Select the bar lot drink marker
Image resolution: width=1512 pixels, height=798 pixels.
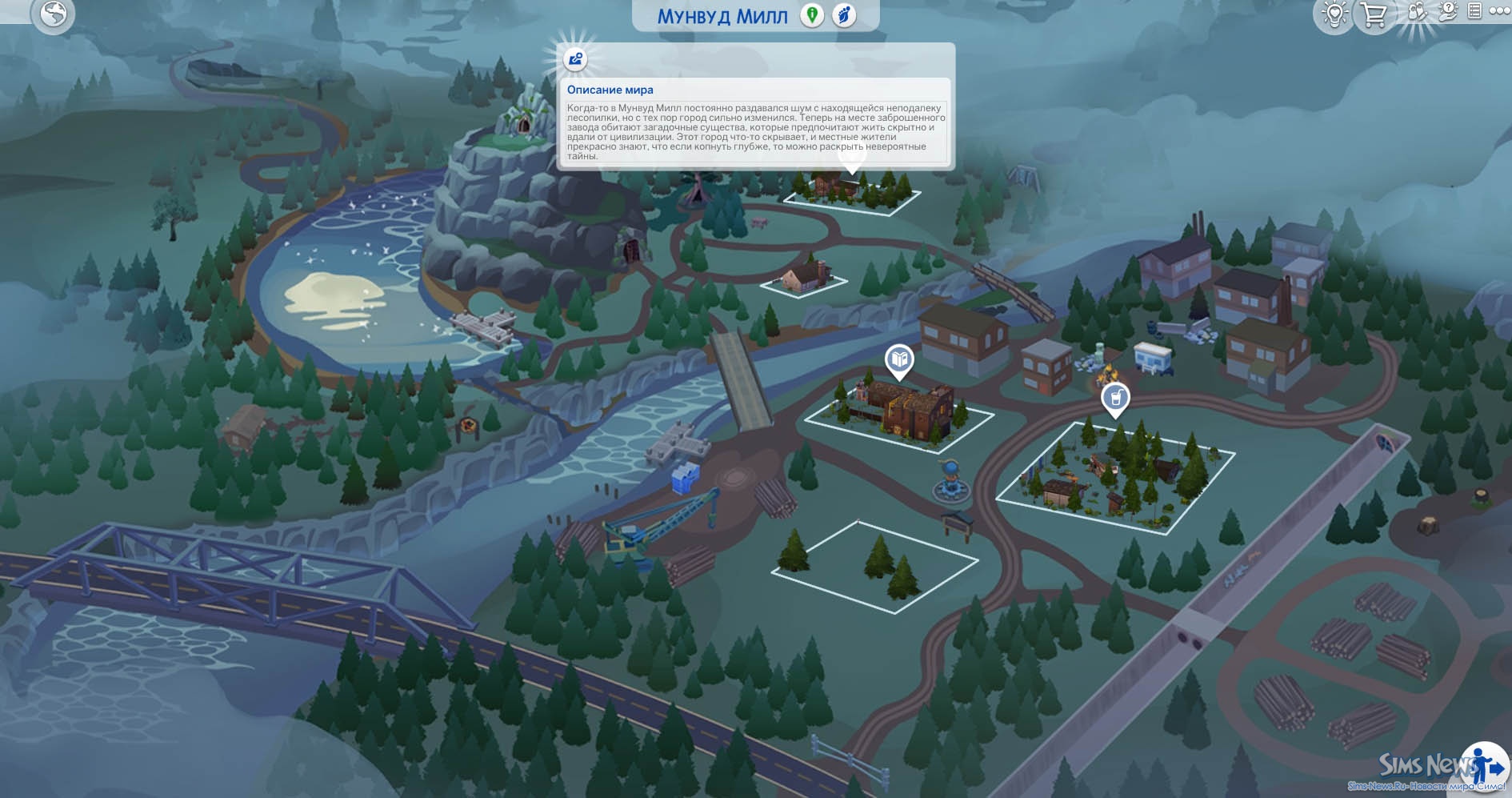(x=1115, y=398)
